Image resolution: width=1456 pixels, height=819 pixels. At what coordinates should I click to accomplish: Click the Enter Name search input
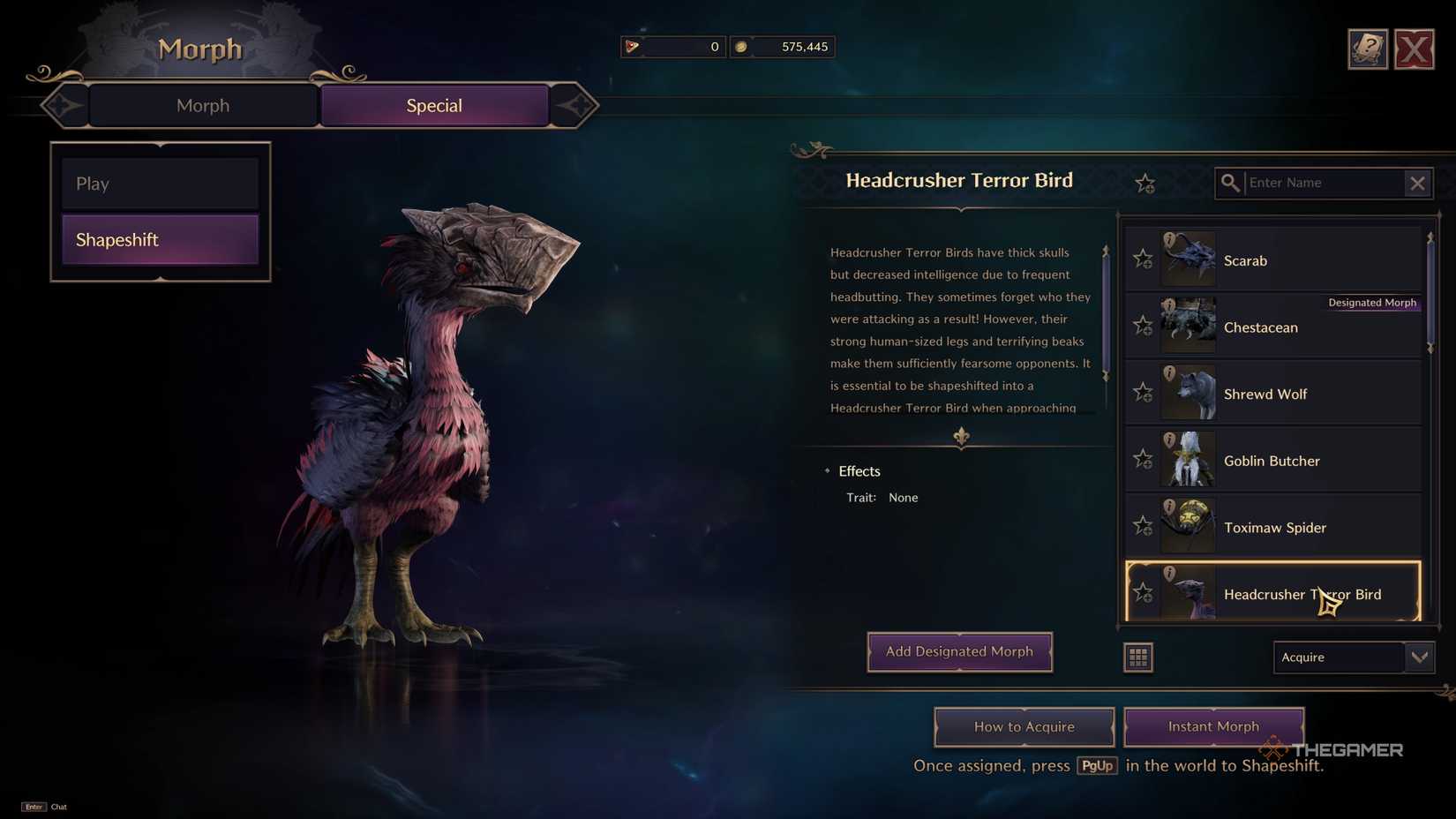(1315, 183)
